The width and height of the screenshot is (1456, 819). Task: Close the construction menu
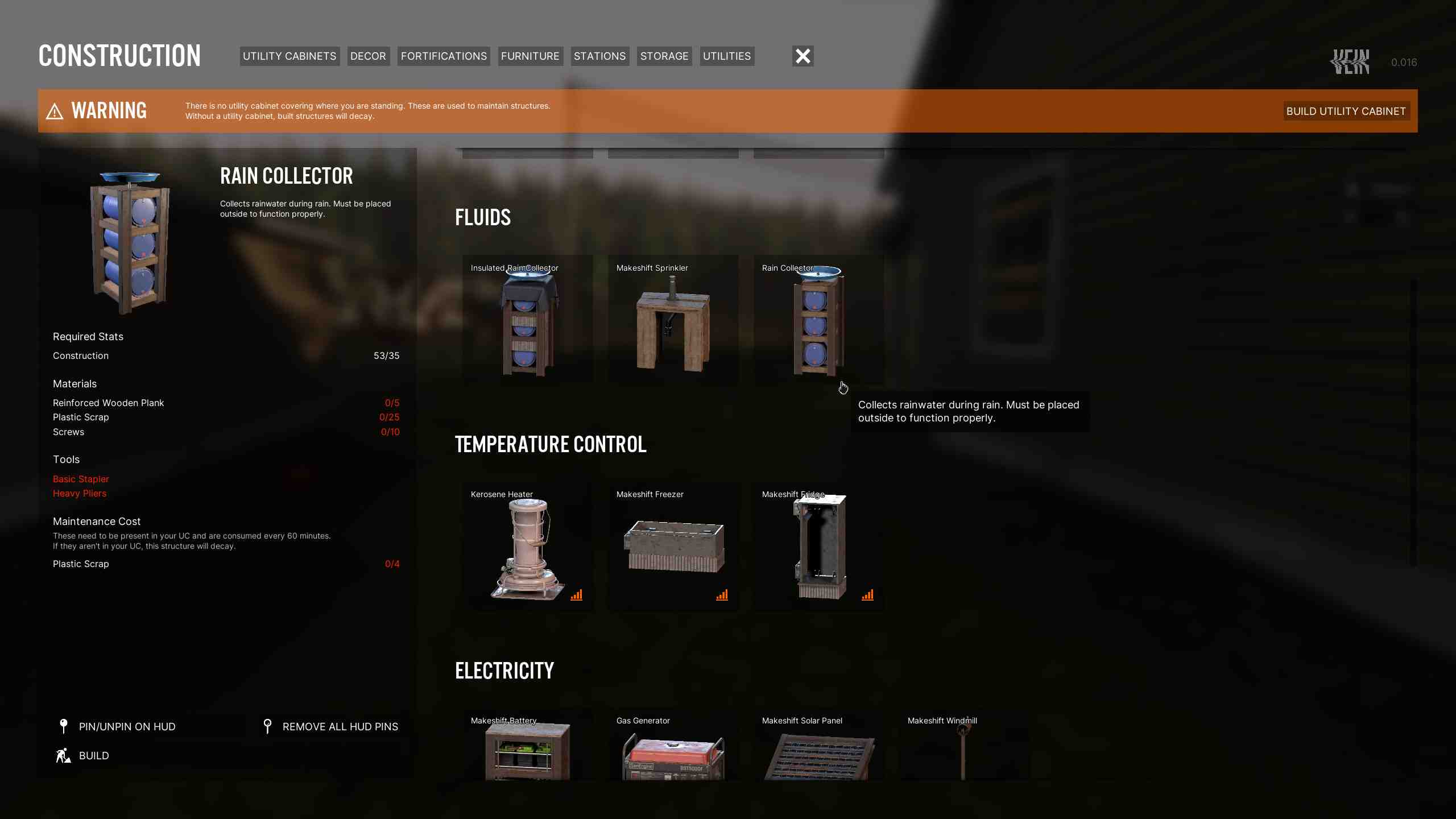(803, 56)
